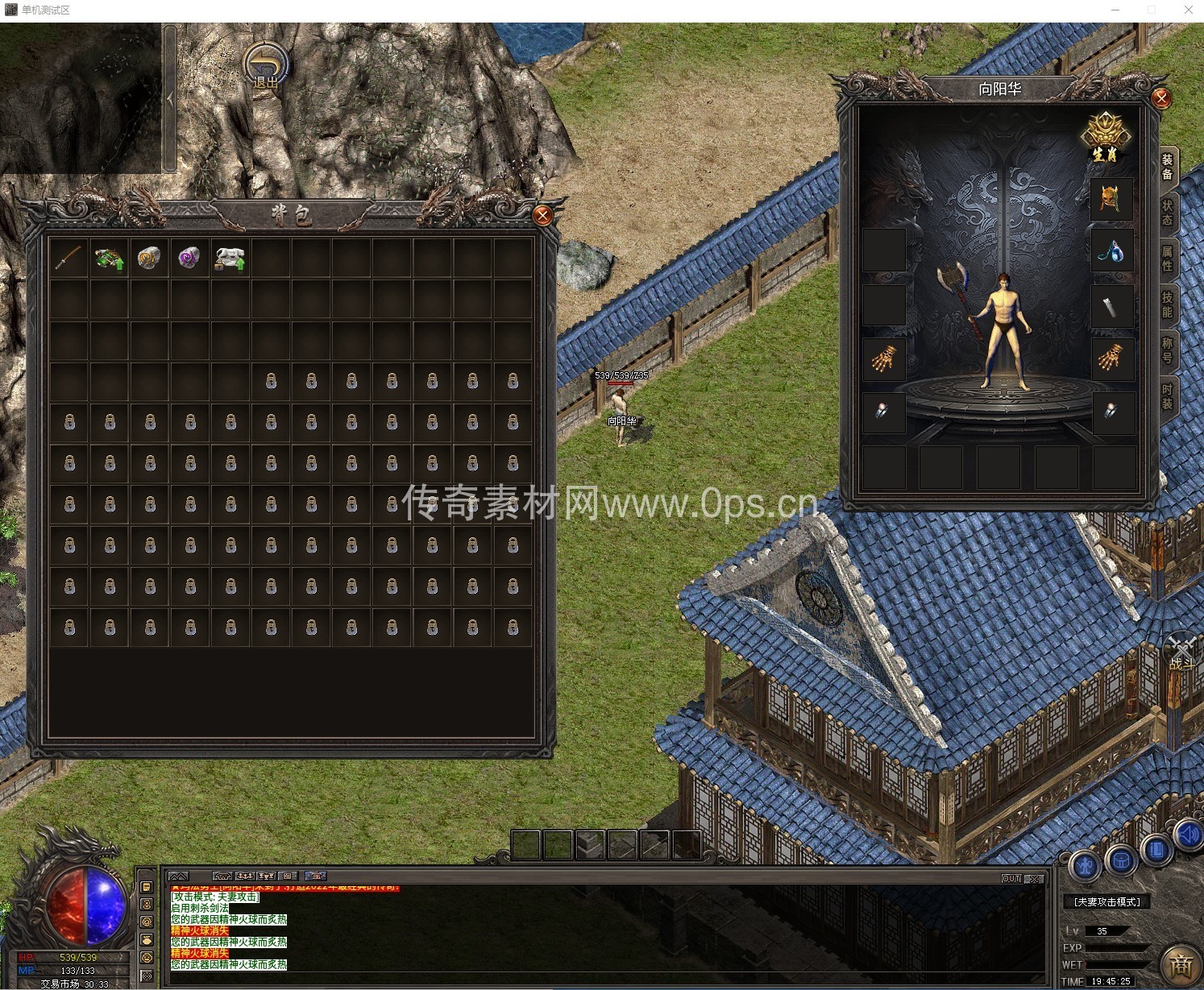Pick the purple rune stone in backpack

(190, 259)
